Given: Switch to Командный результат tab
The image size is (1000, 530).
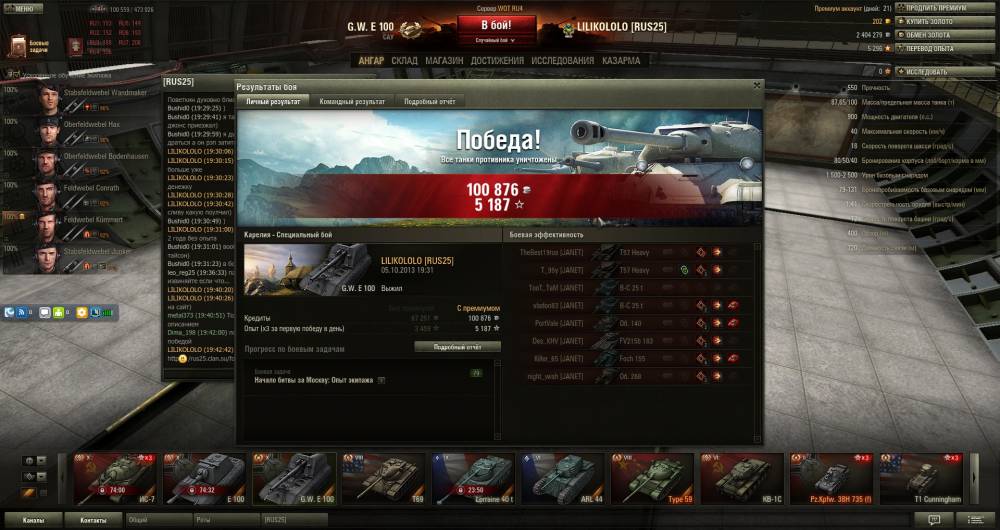Looking at the screenshot, I should click(351, 102).
